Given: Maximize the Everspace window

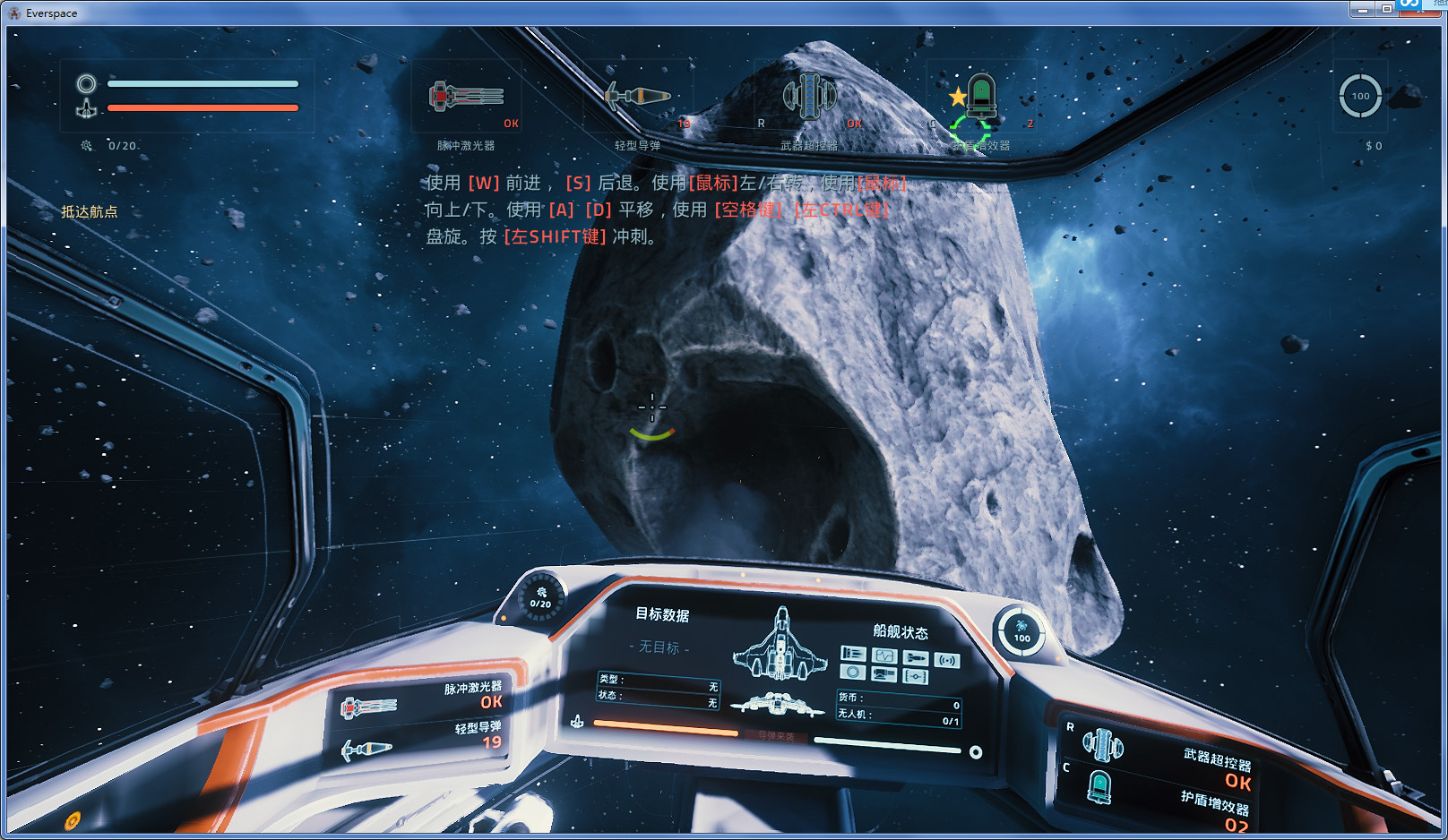Looking at the screenshot, I should (1386, 9).
